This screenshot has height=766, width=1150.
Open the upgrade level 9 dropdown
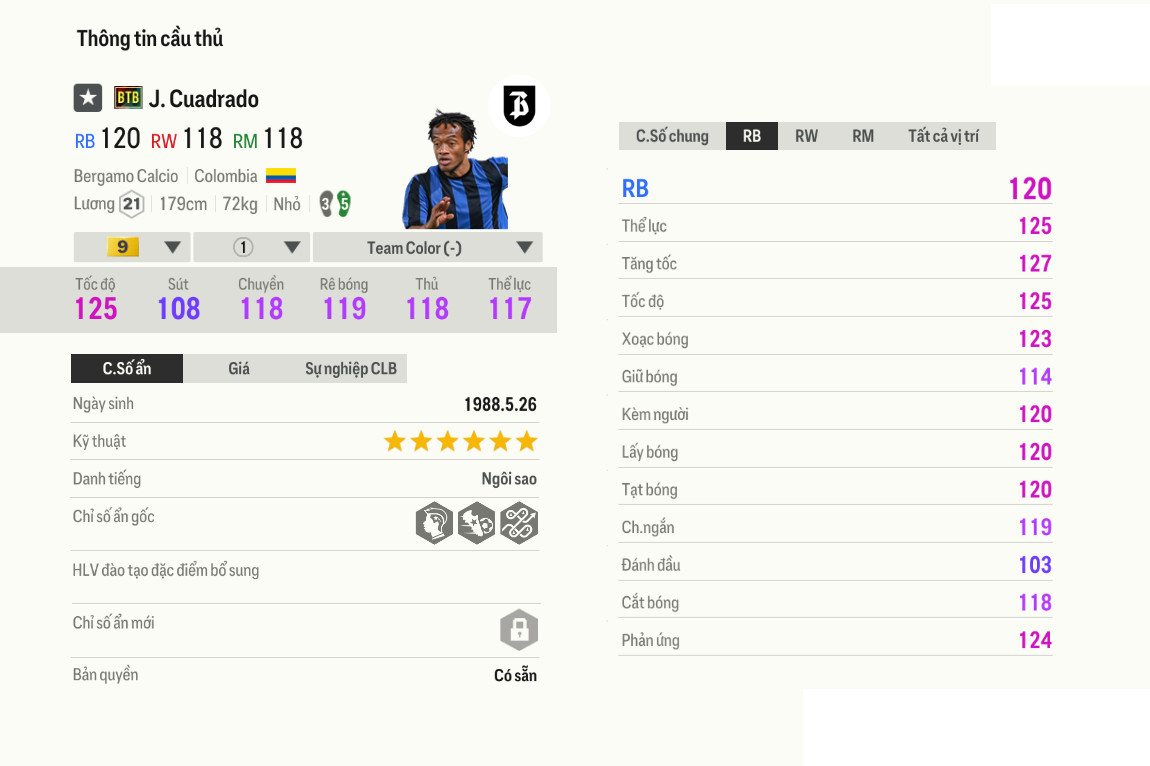pos(132,247)
